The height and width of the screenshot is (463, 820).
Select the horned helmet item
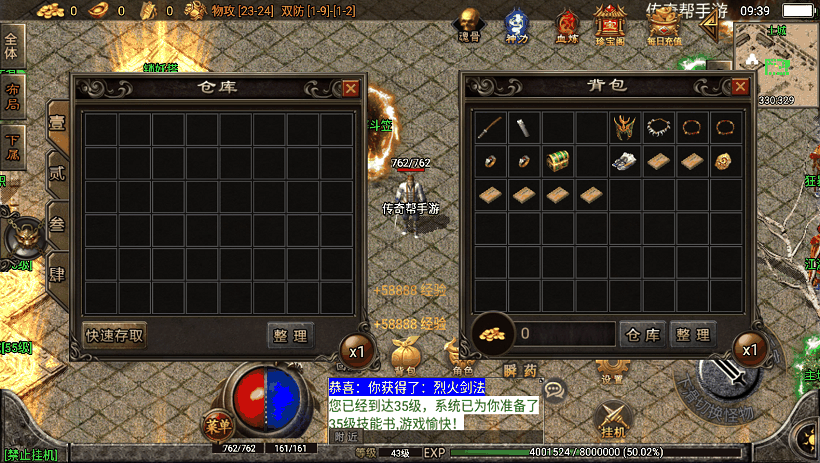(x=625, y=127)
